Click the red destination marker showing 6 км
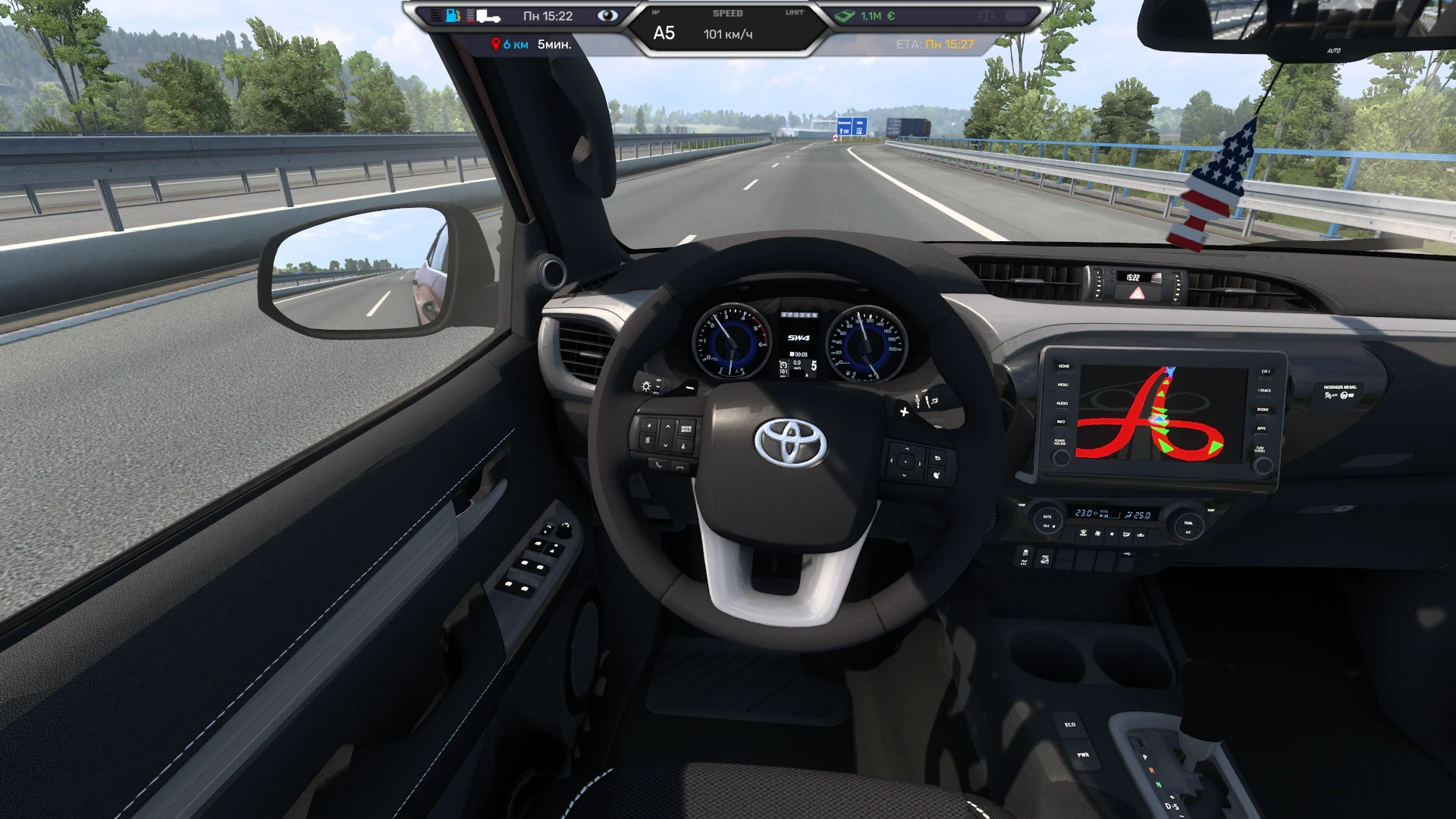 (497, 43)
